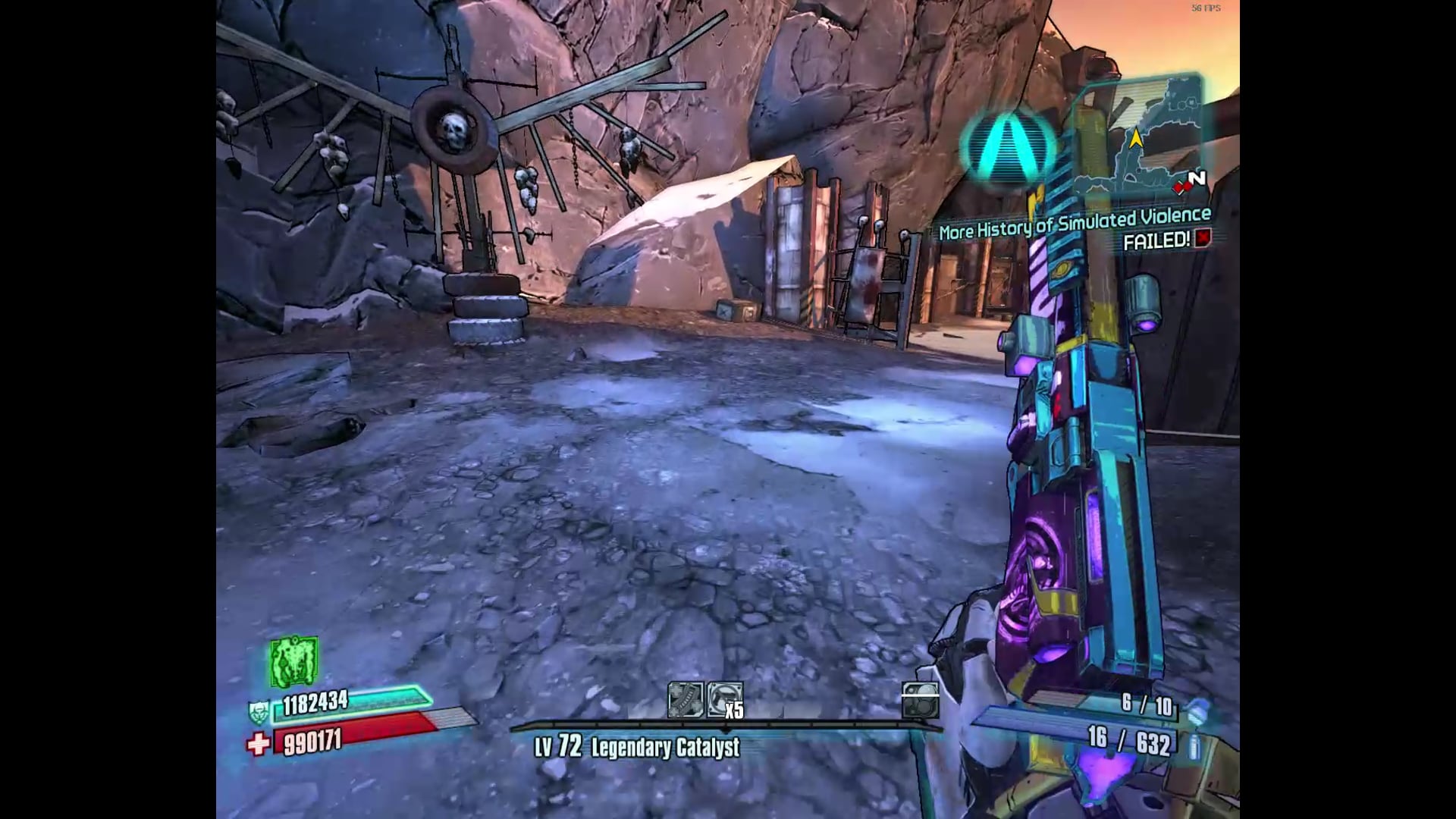Click the grenade count icon
Viewport: 1456px width, 819px height.
(1197, 711)
